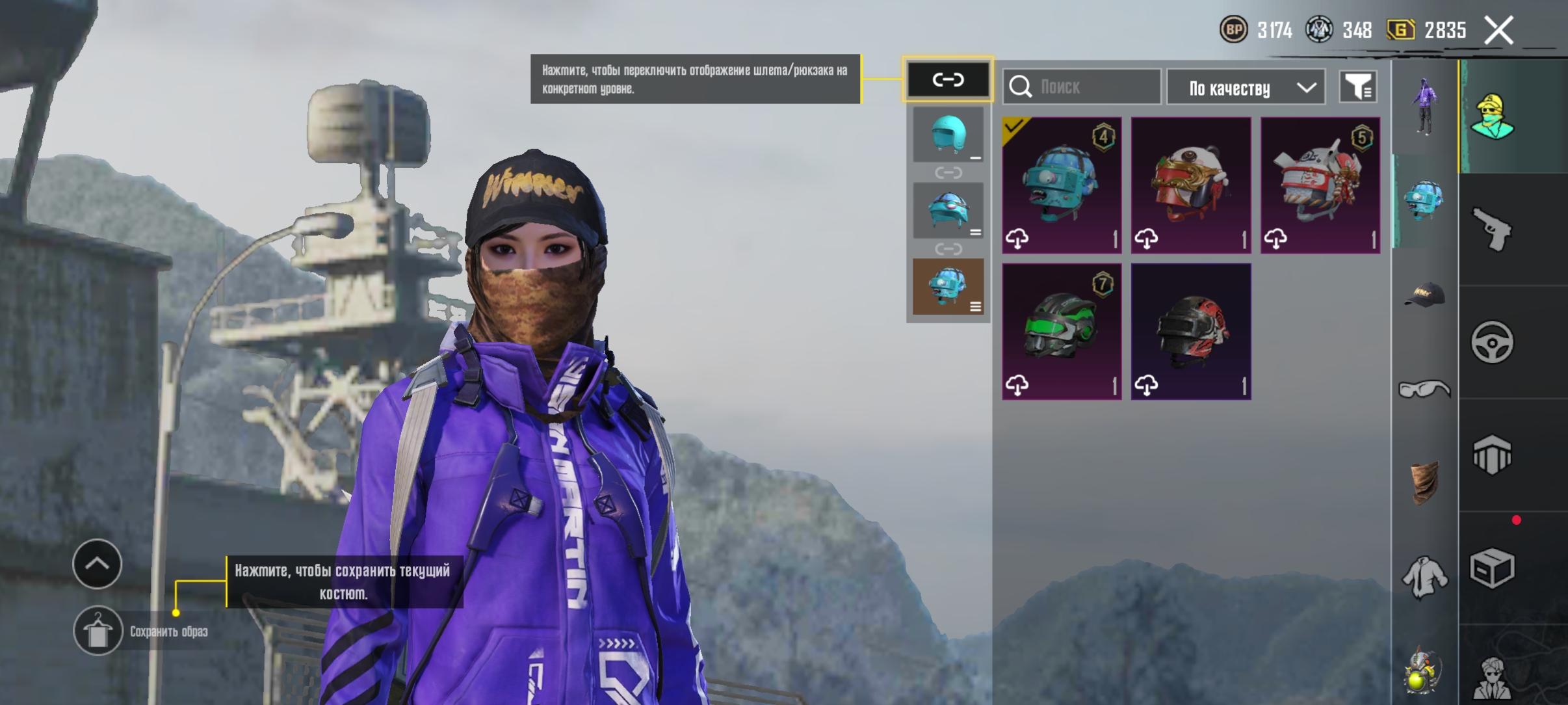The image size is (1568, 705).
Task: Choose the red and gold panda helmet
Action: (x=1191, y=185)
